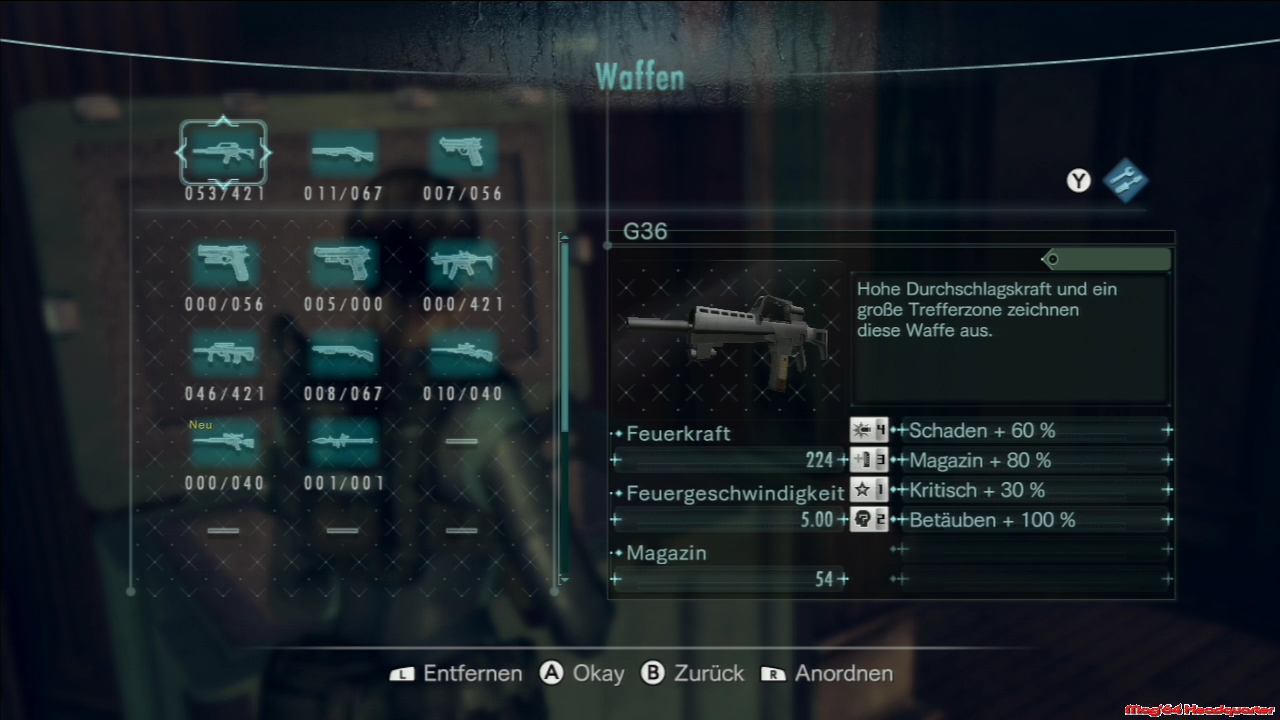Select the handgun showing 005/000 ammo
The width and height of the screenshot is (1280, 720).
[343, 263]
